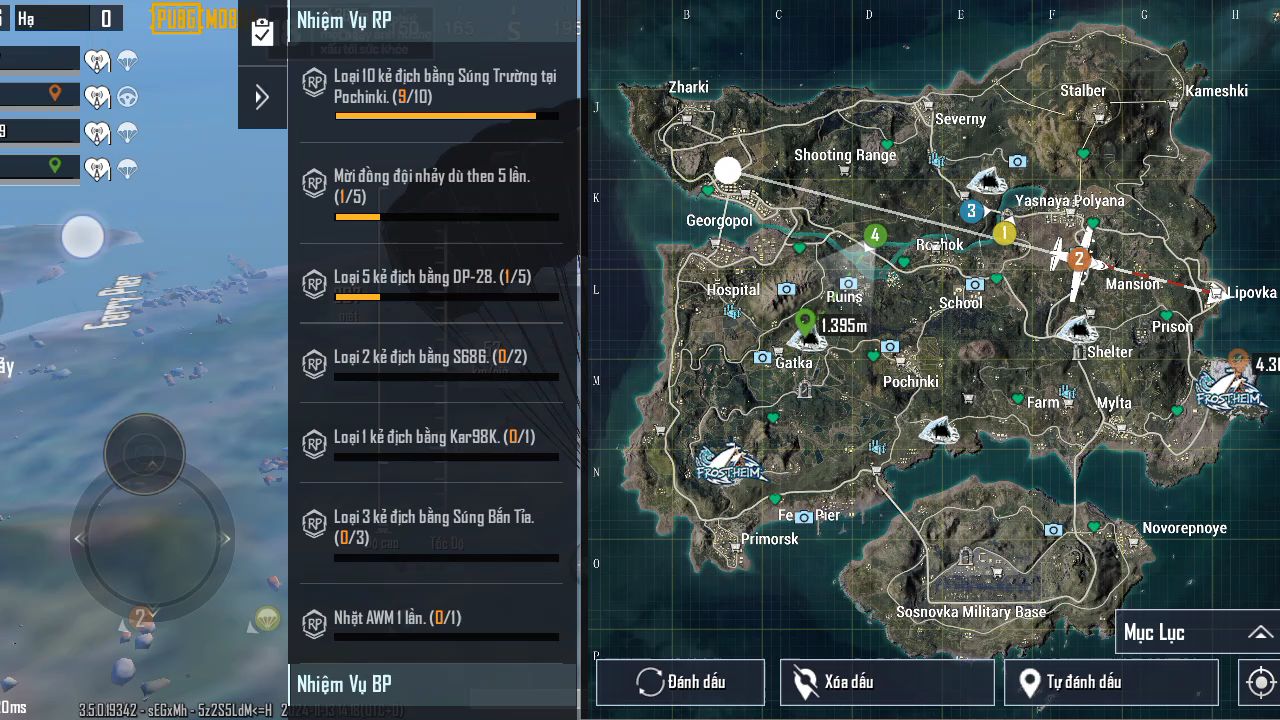The width and height of the screenshot is (1280, 720).
Task: Tap the Đánh dấu marker button
Action: [x=680, y=682]
